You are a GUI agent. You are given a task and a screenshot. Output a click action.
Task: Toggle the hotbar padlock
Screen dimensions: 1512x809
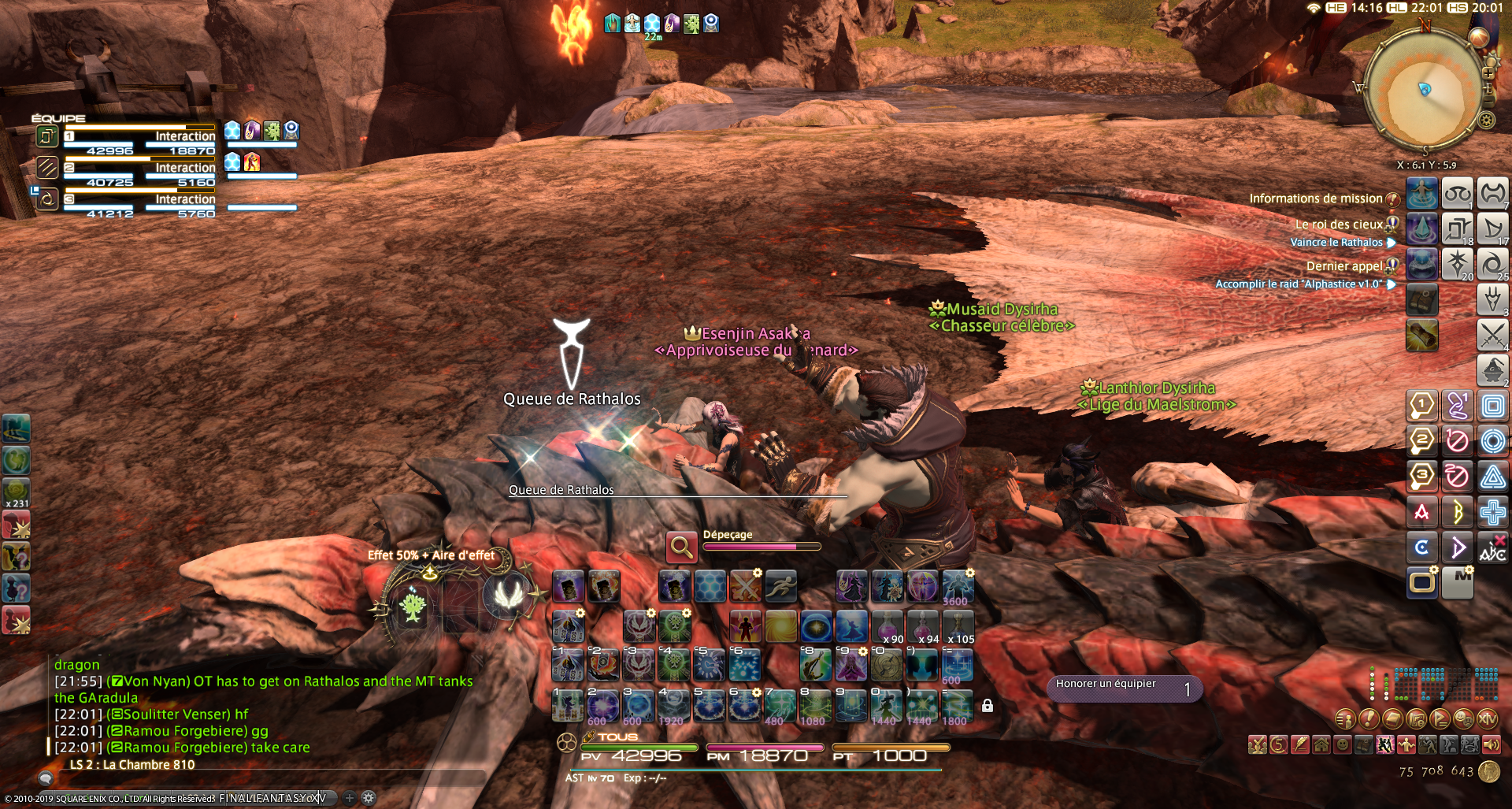point(988,706)
